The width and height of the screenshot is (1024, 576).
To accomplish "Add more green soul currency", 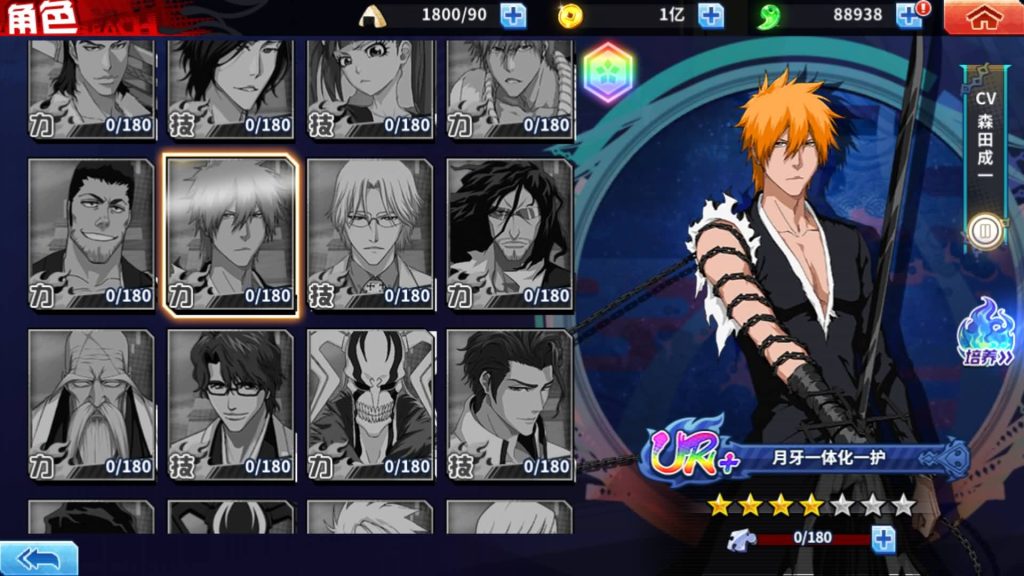I will coord(908,16).
